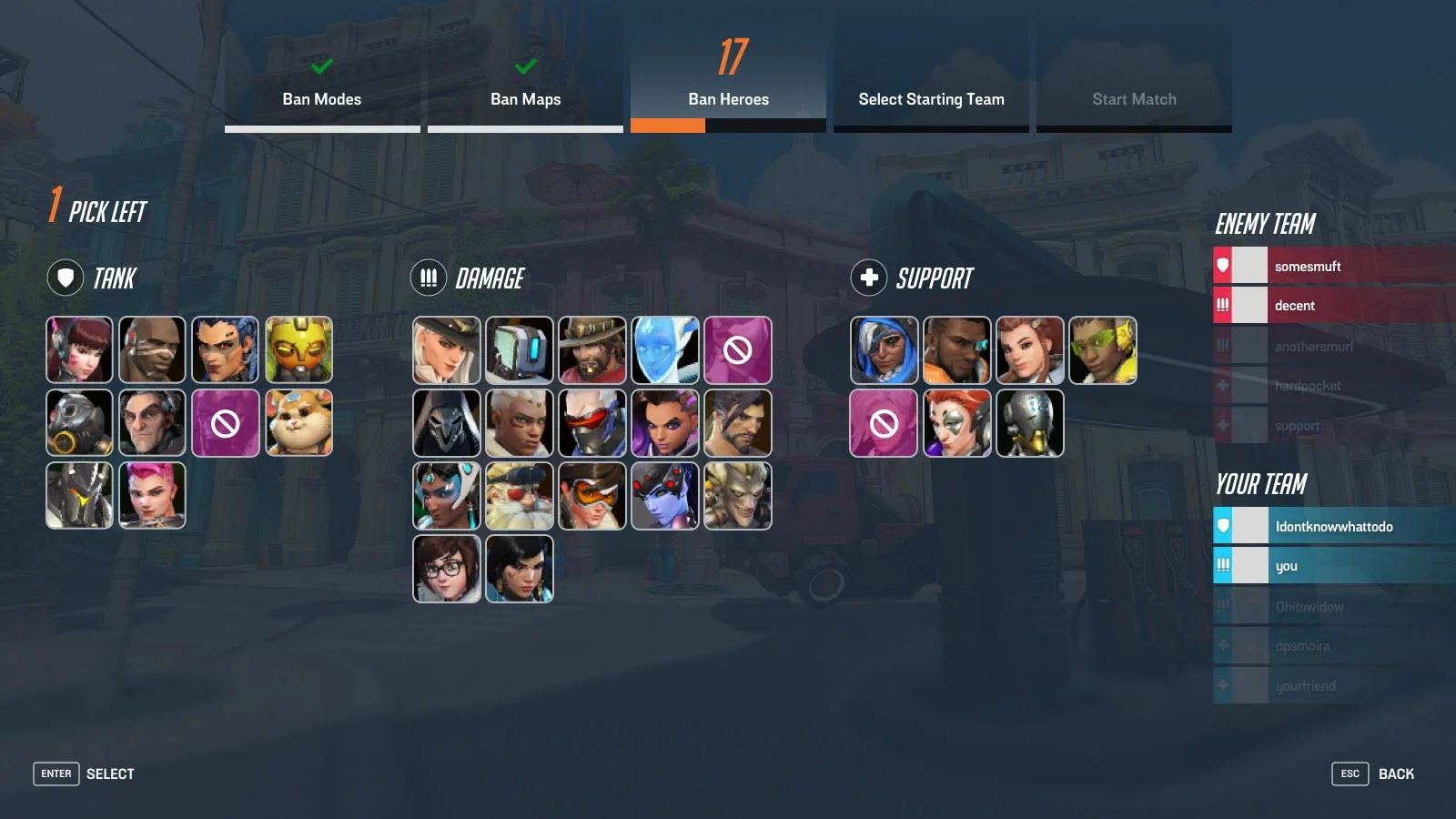This screenshot has width=1456, height=819.
Task: Choose Zarya's pink-haired portrait
Action: (x=152, y=496)
